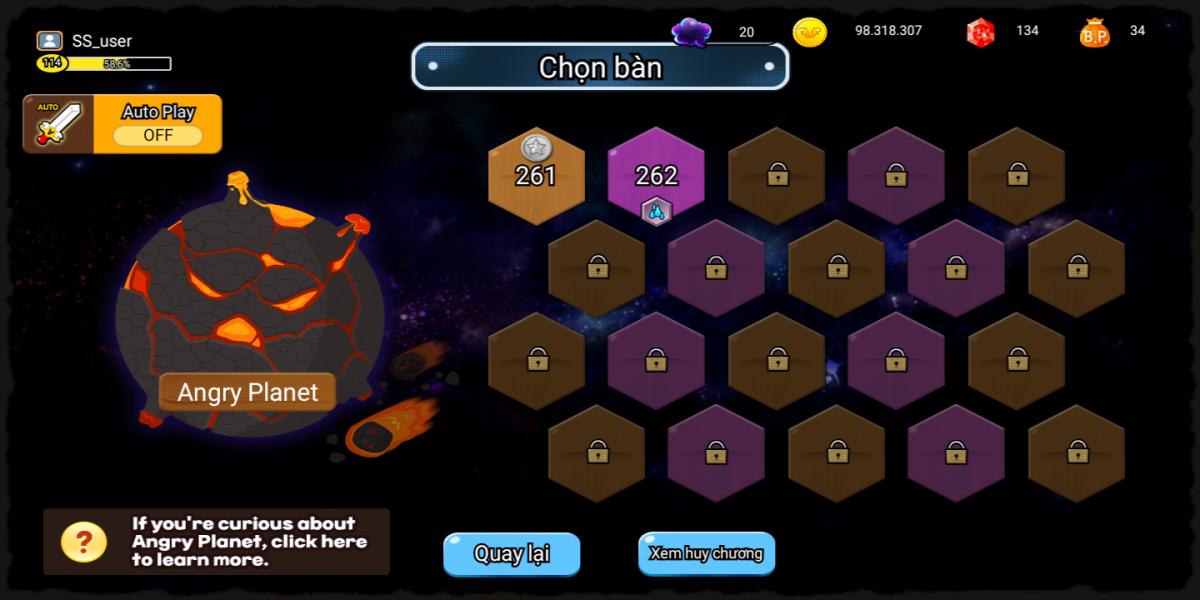This screenshot has width=1200, height=600.
Task: Click the SS_user profile avatar
Action: tap(50, 41)
